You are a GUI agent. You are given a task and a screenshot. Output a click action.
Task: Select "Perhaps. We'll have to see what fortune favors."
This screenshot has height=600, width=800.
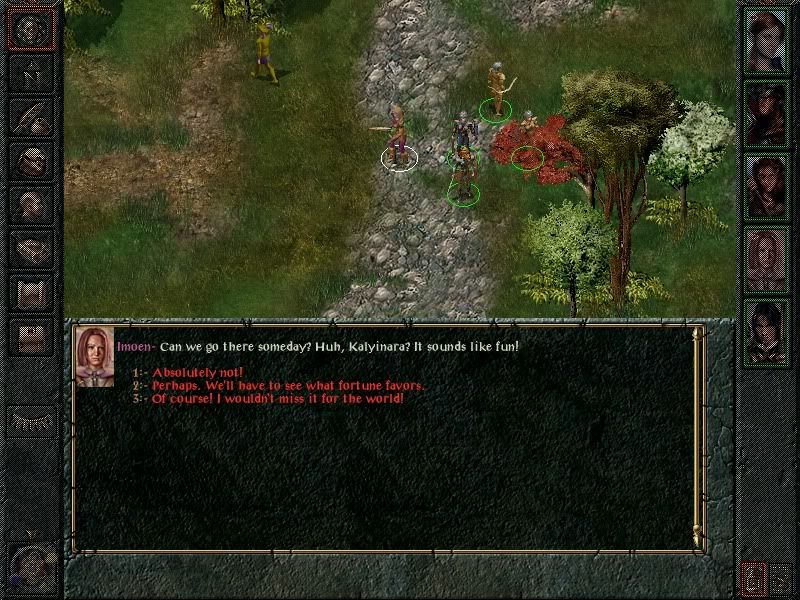288,386
